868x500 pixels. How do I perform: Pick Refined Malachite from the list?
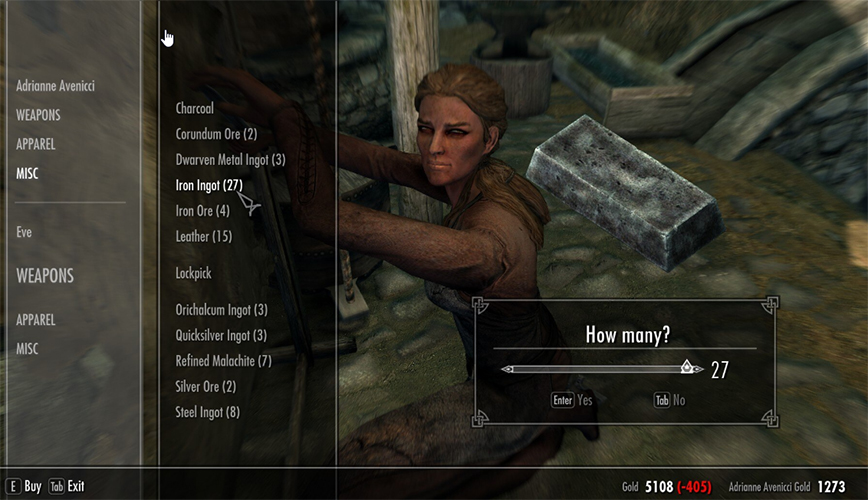pos(223,361)
